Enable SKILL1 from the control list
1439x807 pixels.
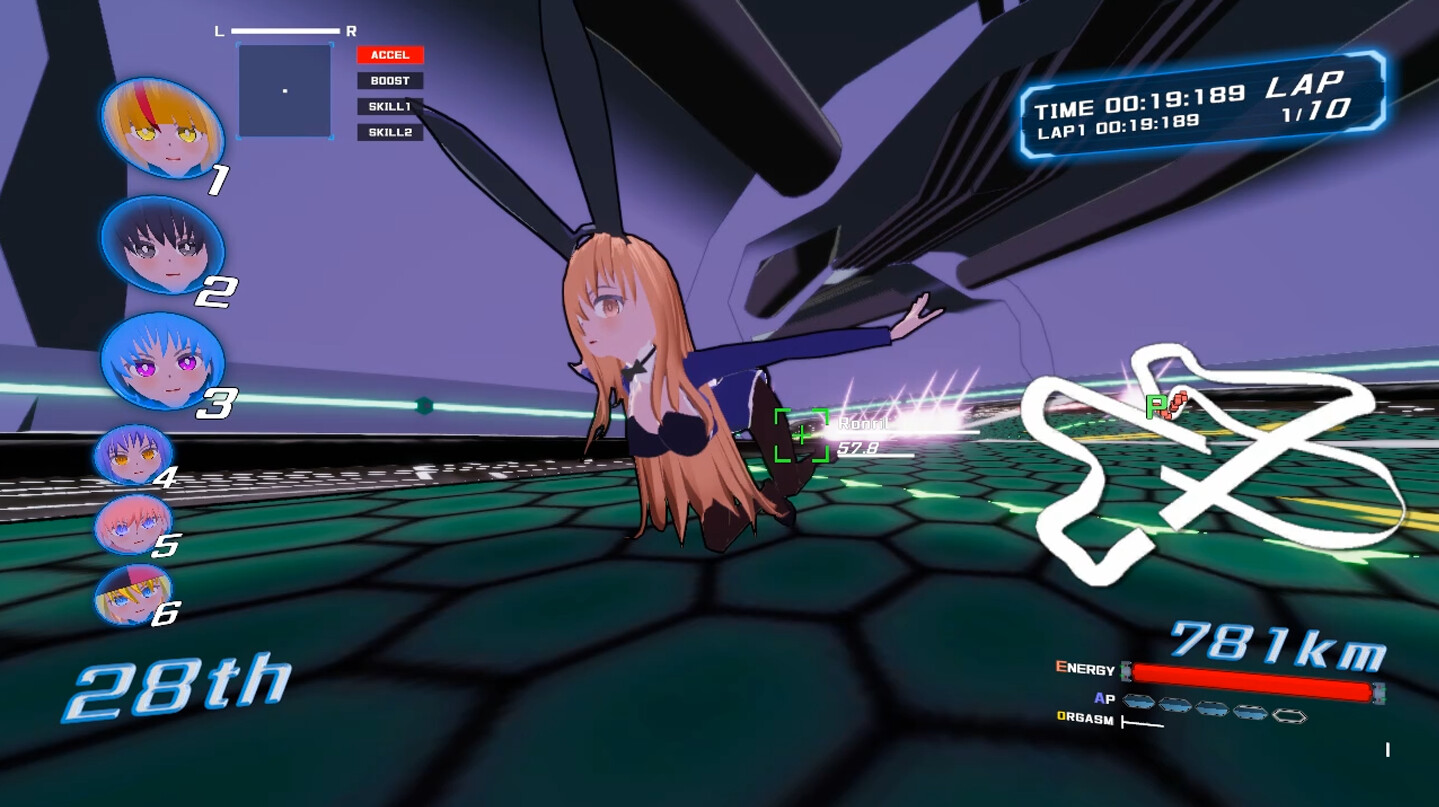point(391,106)
